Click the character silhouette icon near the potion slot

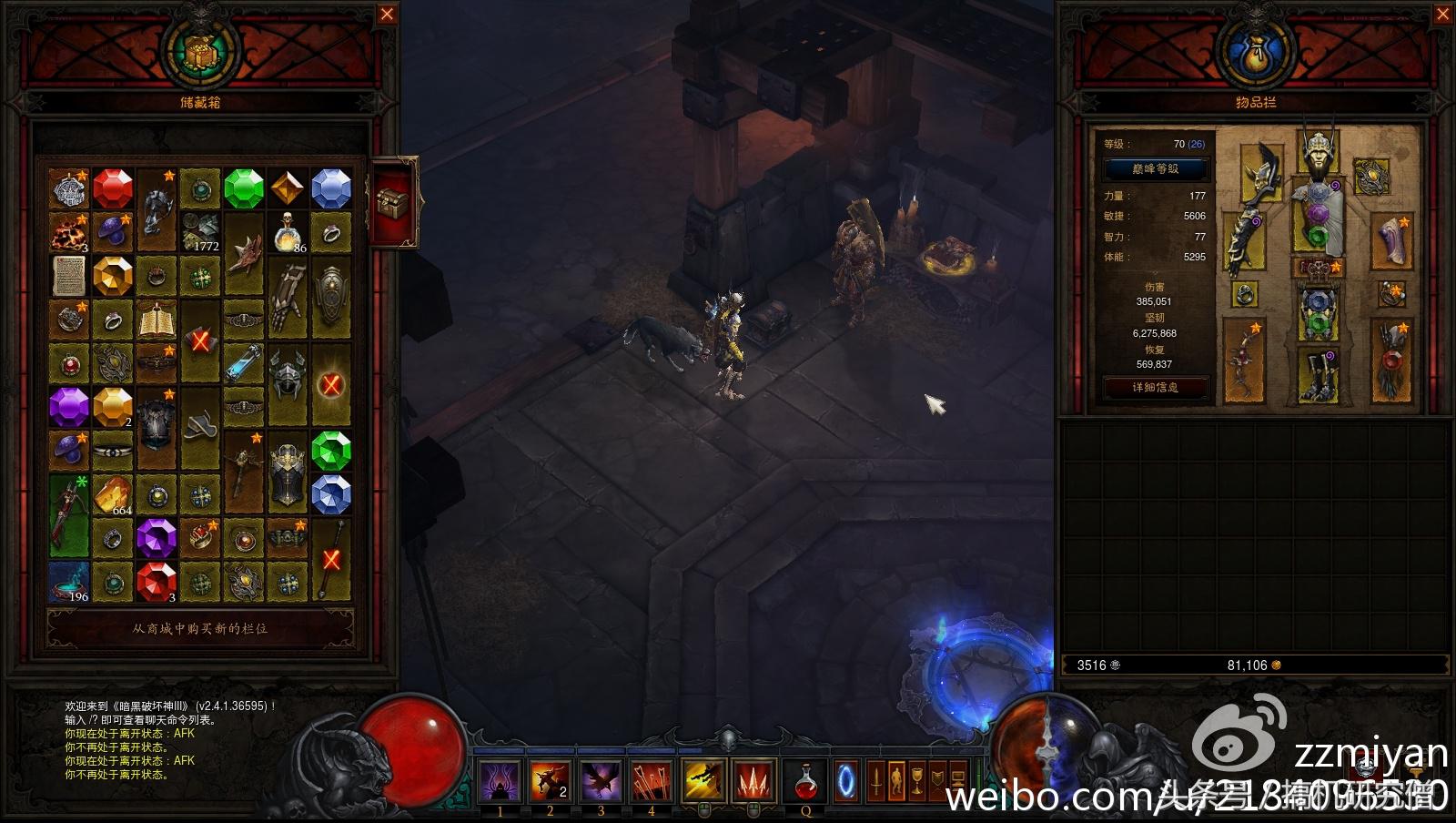click(x=895, y=778)
